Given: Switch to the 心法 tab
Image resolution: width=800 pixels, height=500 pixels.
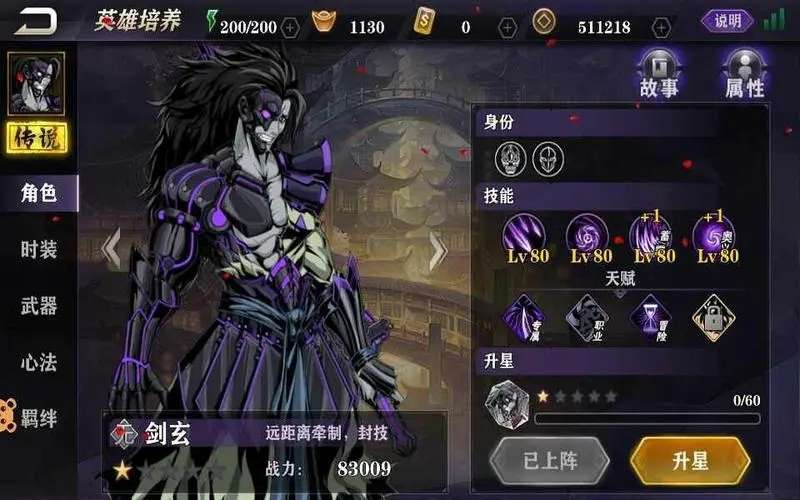Looking at the screenshot, I should (x=39, y=362).
